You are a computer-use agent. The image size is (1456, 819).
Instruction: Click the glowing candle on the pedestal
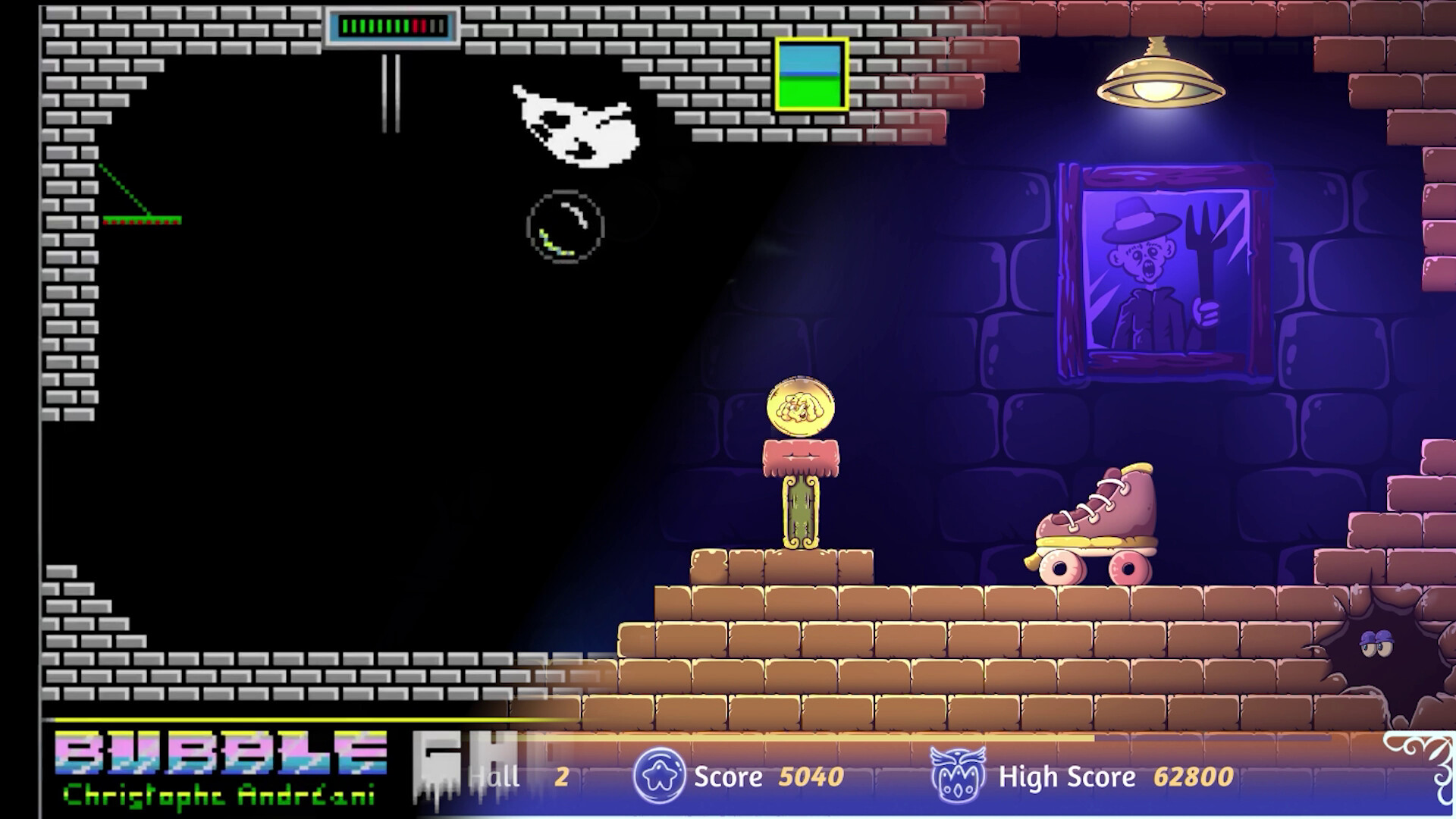pos(800,508)
